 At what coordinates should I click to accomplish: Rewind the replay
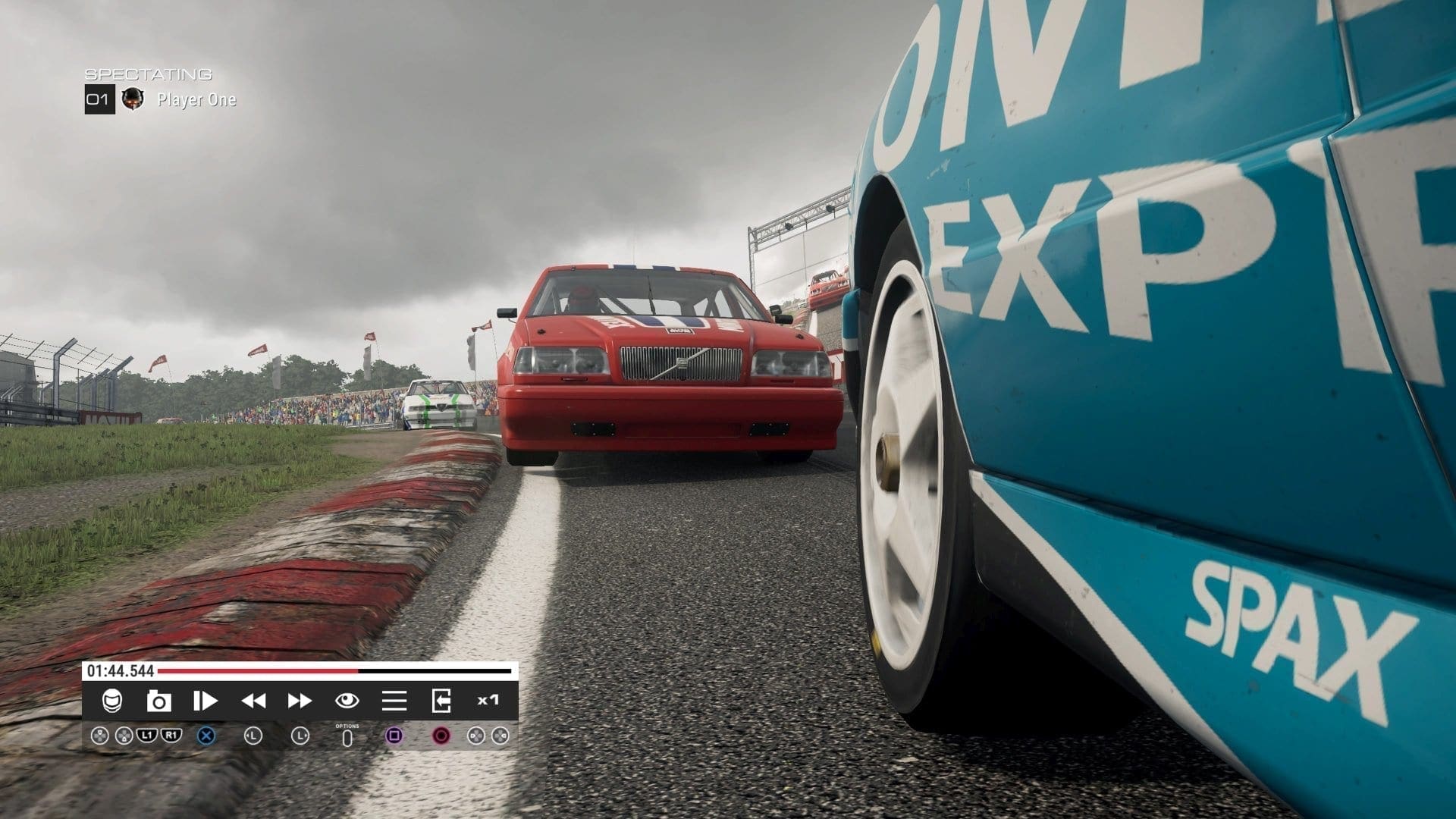click(253, 701)
